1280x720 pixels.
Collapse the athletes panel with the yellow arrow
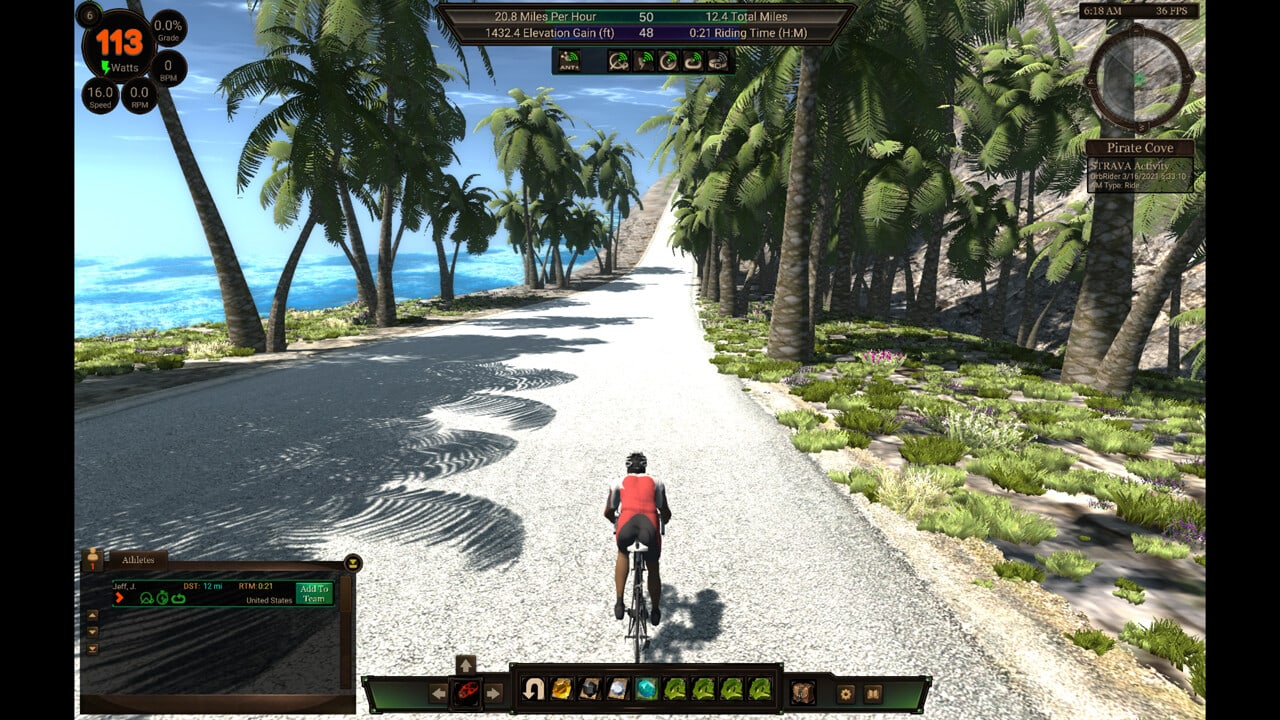click(352, 563)
